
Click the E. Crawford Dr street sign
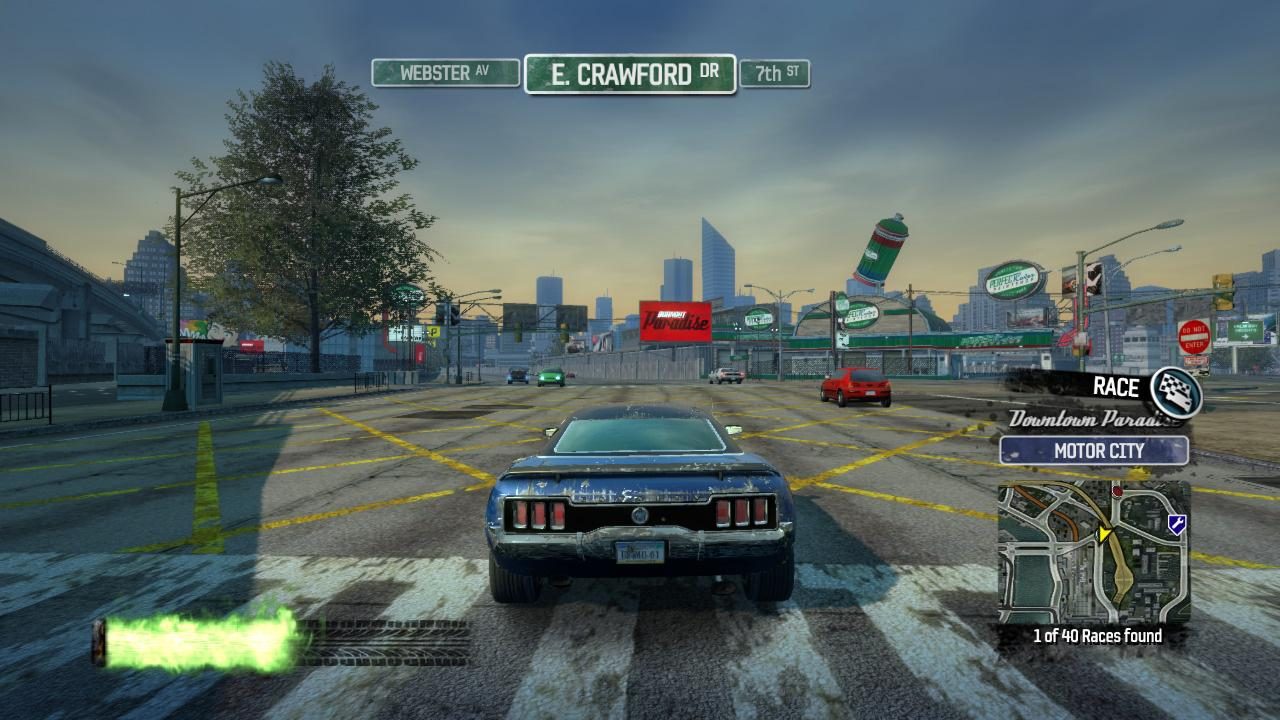631,72
